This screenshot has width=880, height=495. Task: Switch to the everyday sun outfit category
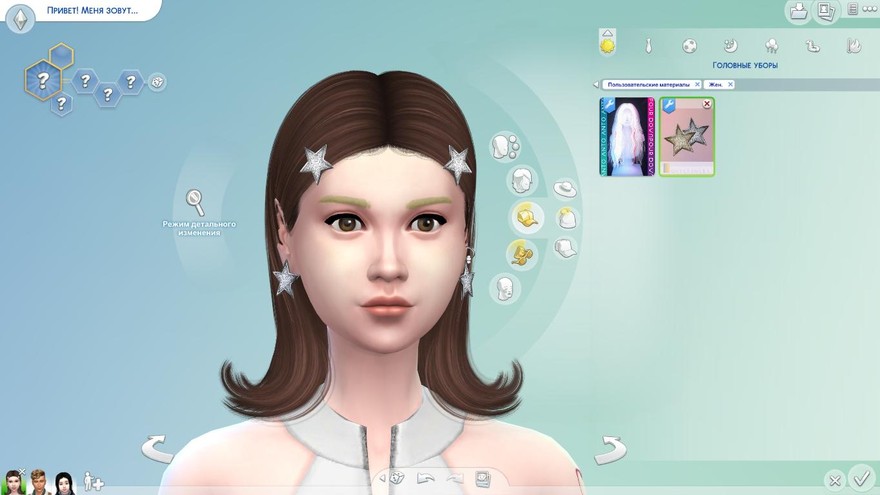607,44
